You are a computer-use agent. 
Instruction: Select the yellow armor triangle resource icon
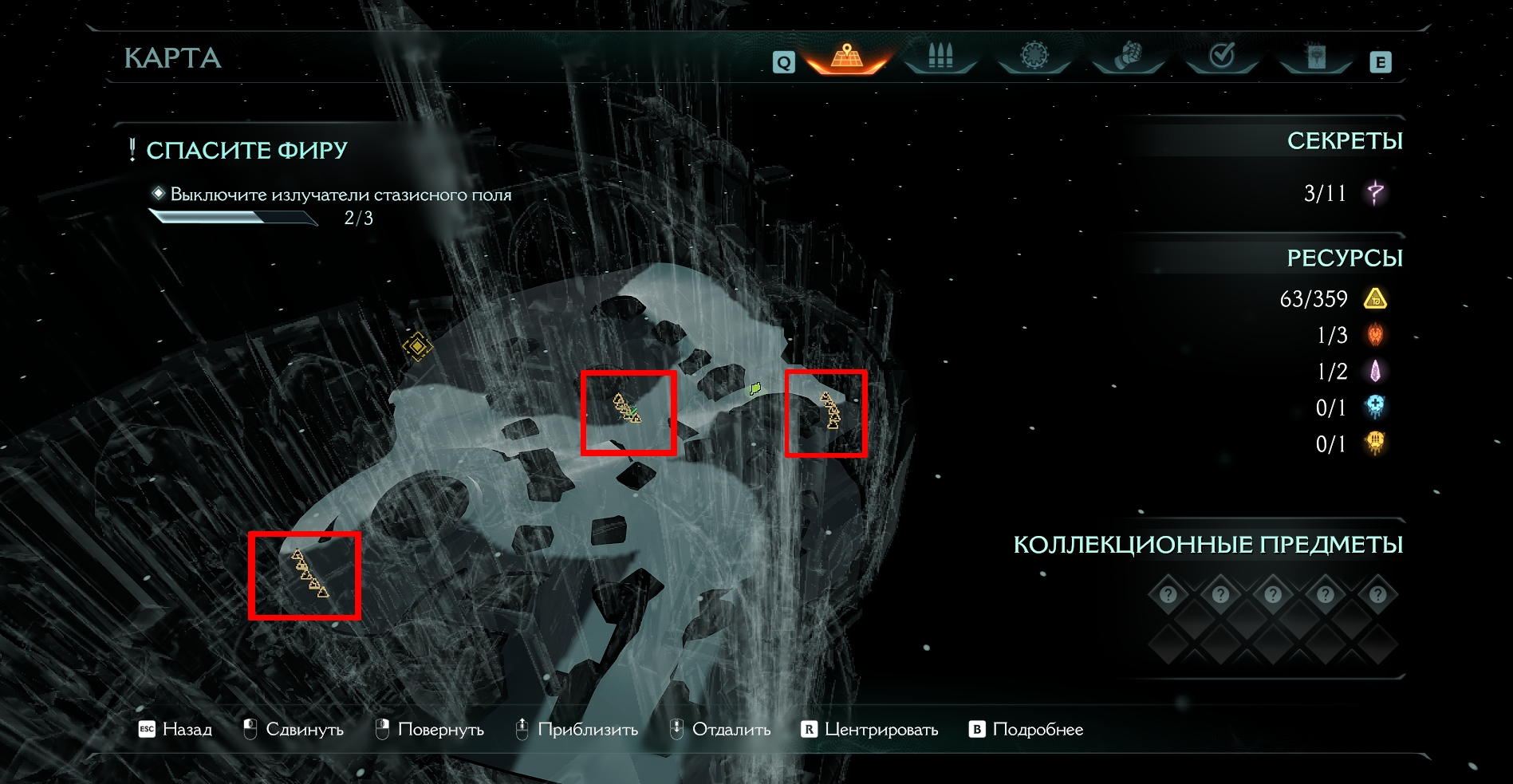[x=1375, y=299]
